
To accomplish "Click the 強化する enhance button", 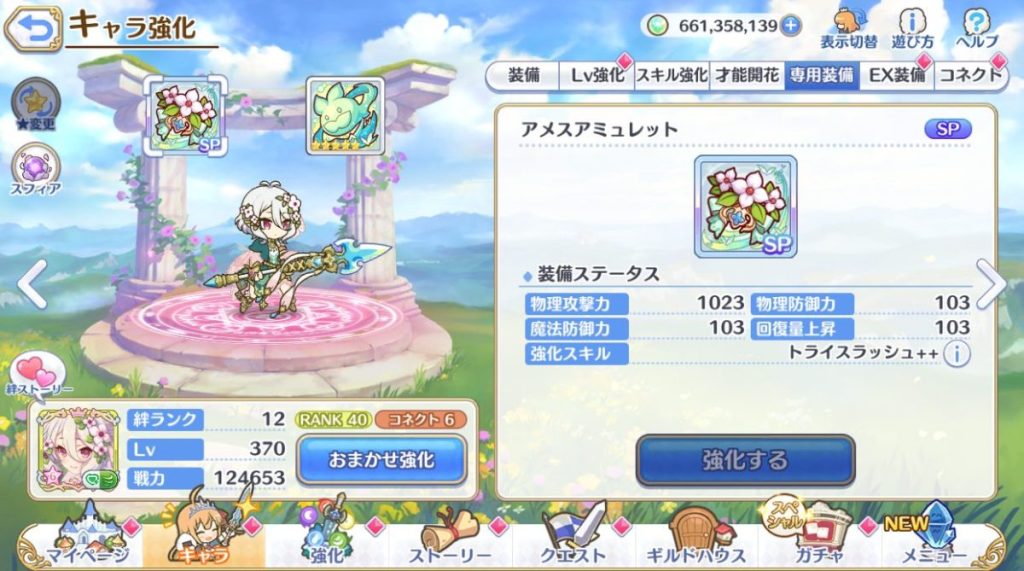I will [x=745, y=460].
